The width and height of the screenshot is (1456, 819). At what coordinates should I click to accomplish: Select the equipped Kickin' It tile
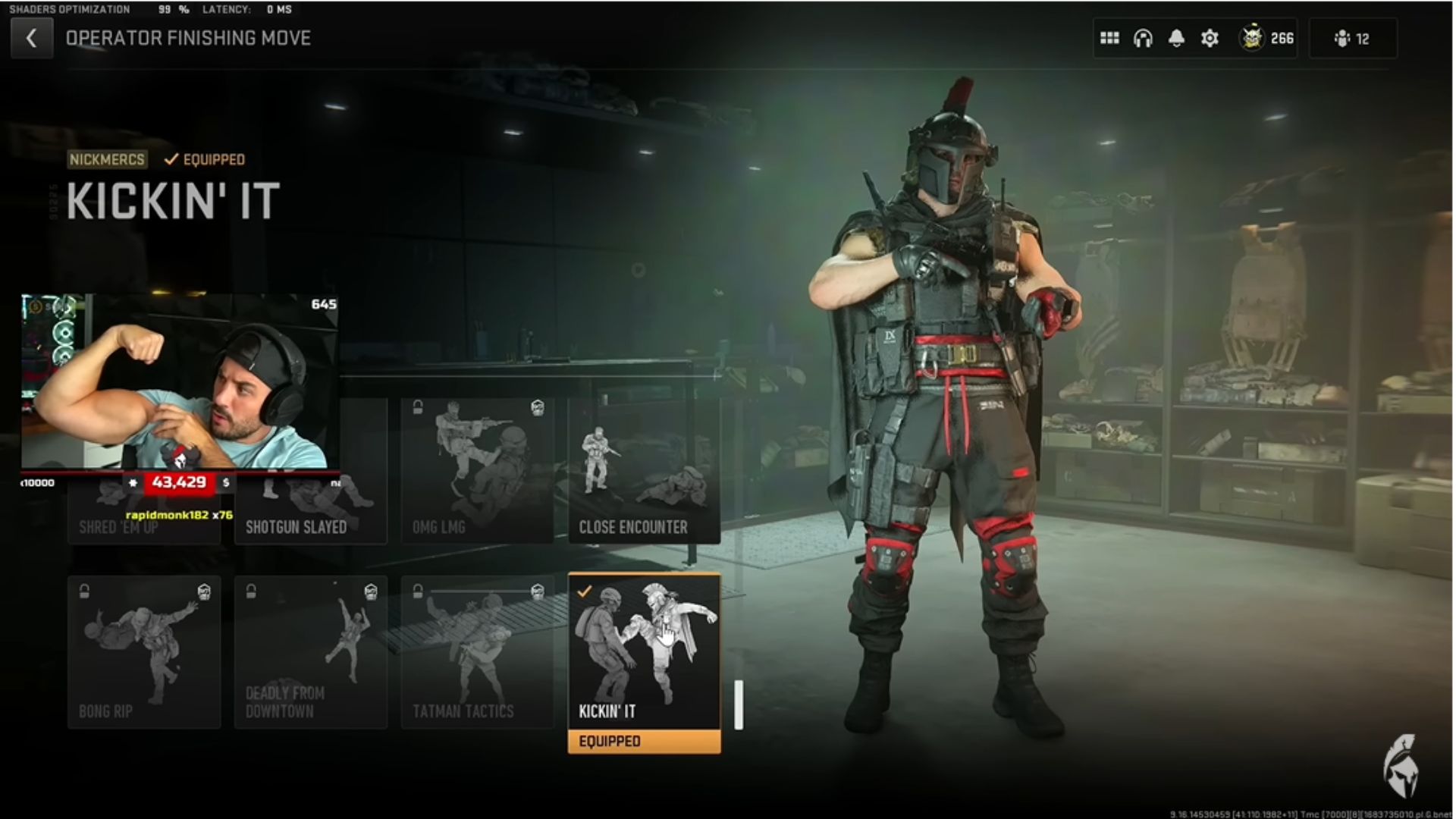[x=644, y=652]
